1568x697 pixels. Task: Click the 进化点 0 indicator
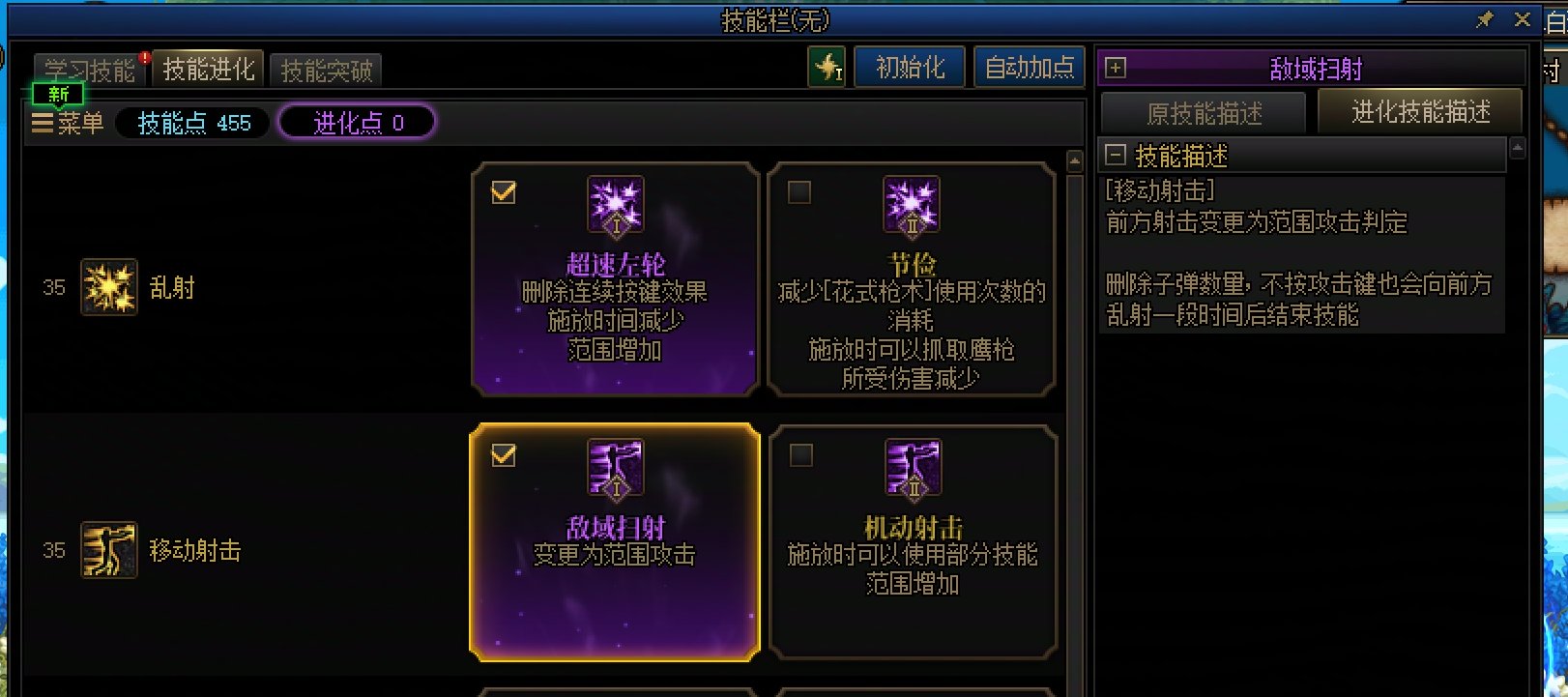[356, 123]
